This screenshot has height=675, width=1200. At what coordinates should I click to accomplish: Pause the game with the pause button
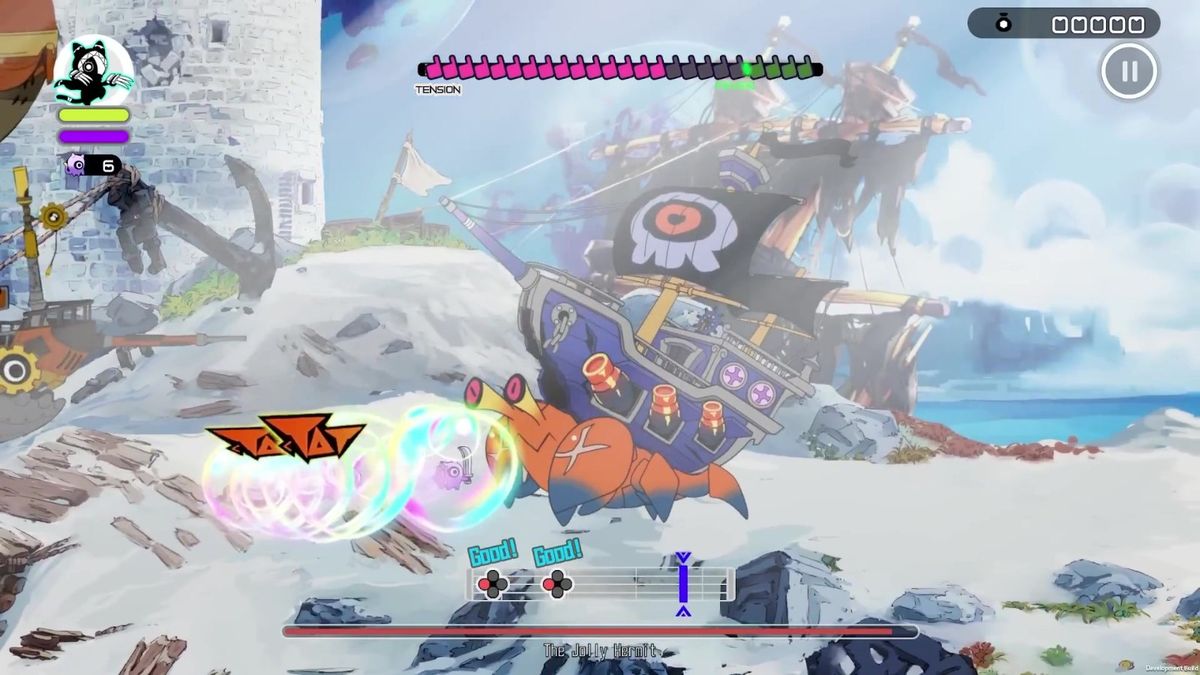pyautogui.click(x=1129, y=71)
